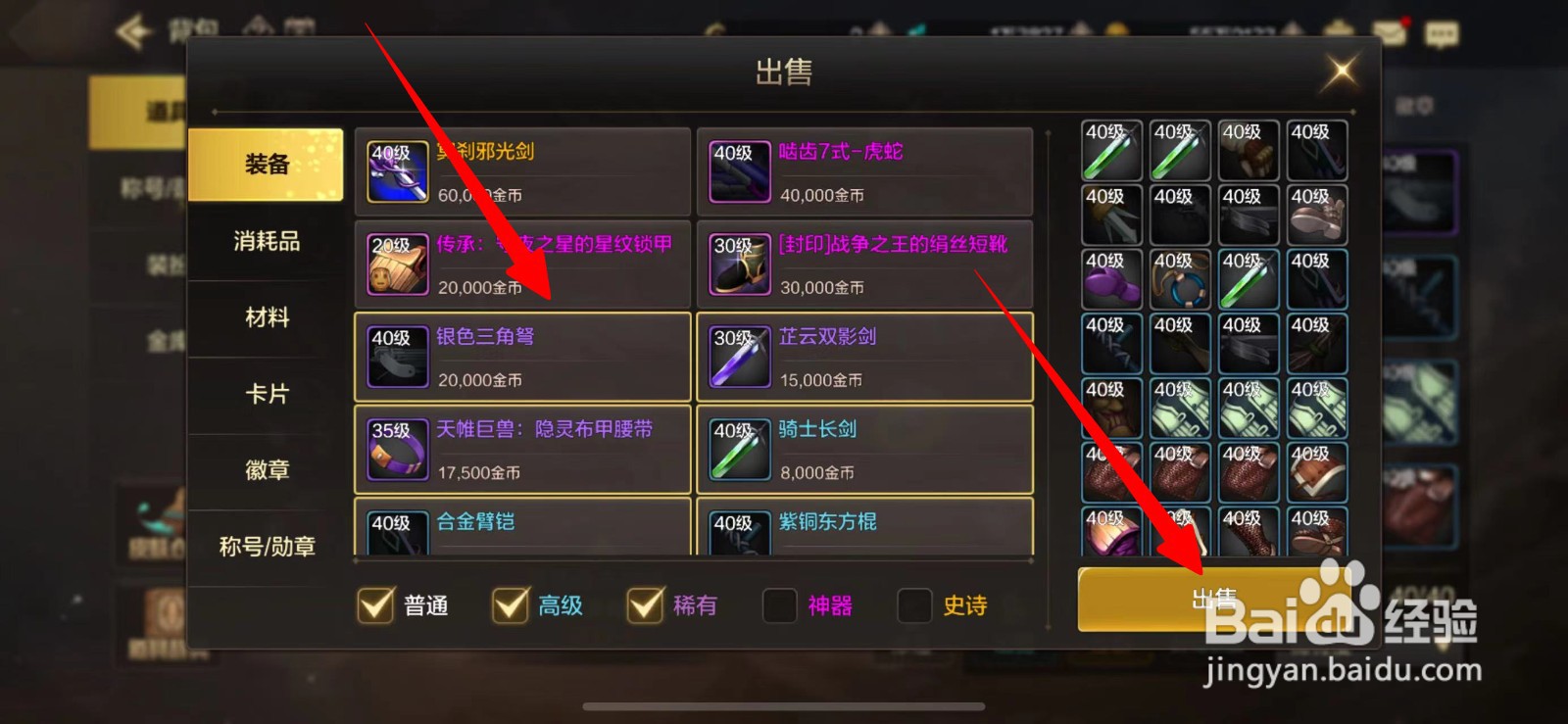Select the 啮齿7式-虎蛇 item icon
Viewport: 1568px width, 724px height.
(x=738, y=171)
